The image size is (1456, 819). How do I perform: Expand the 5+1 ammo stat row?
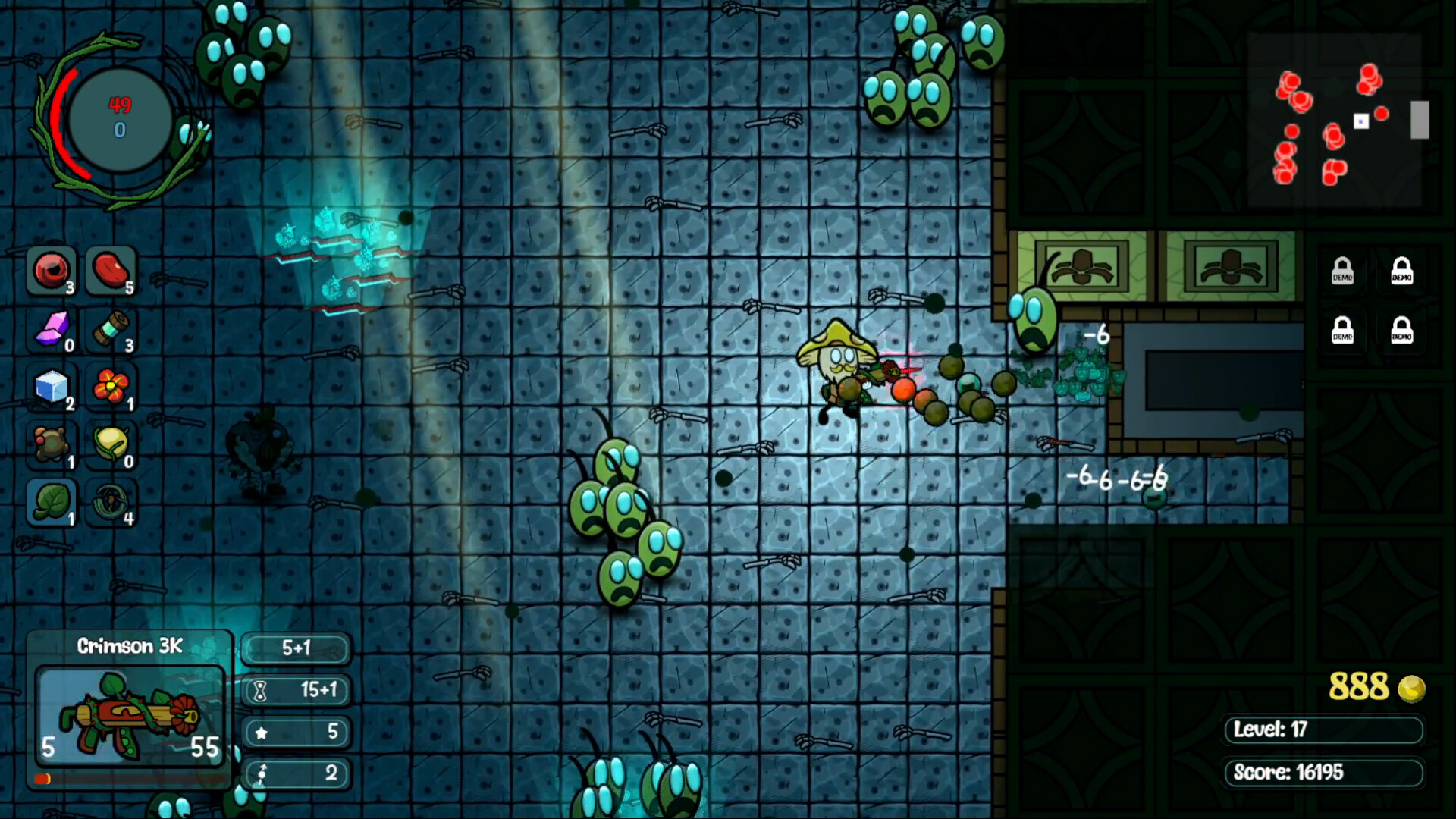tap(296, 649)
